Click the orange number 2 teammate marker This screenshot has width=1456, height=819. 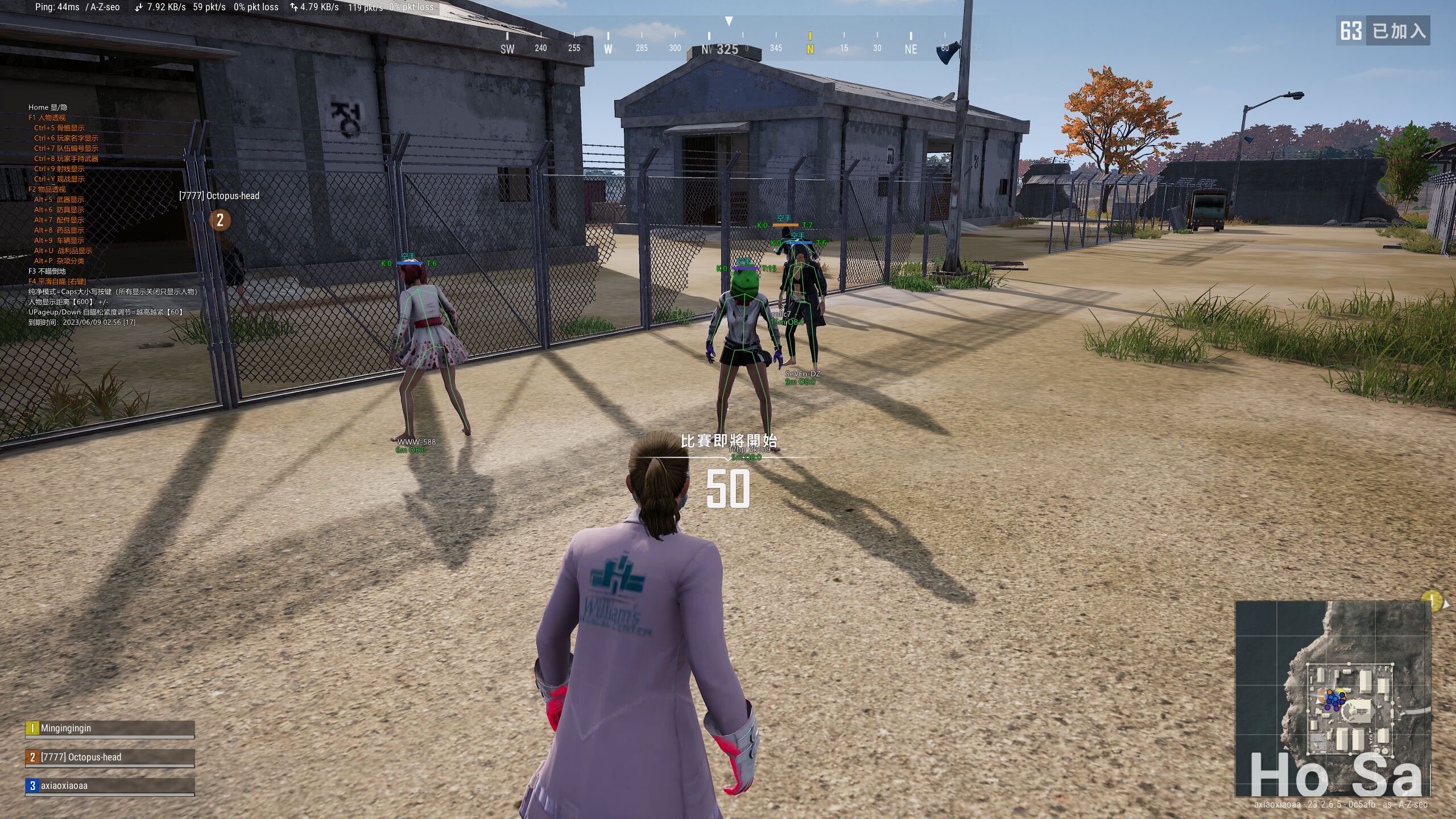[x=220, y=220]
